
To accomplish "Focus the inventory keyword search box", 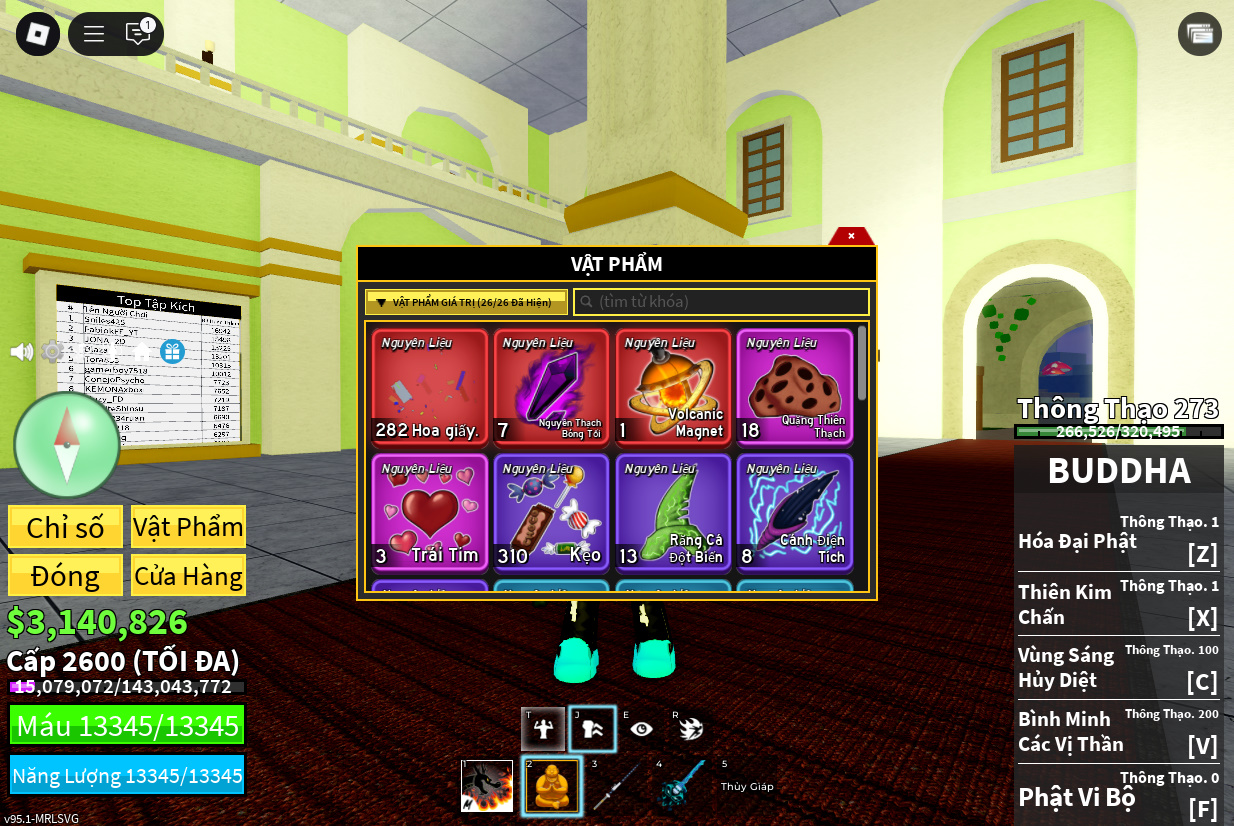I will pyautogui.click(x=721, y=302).
